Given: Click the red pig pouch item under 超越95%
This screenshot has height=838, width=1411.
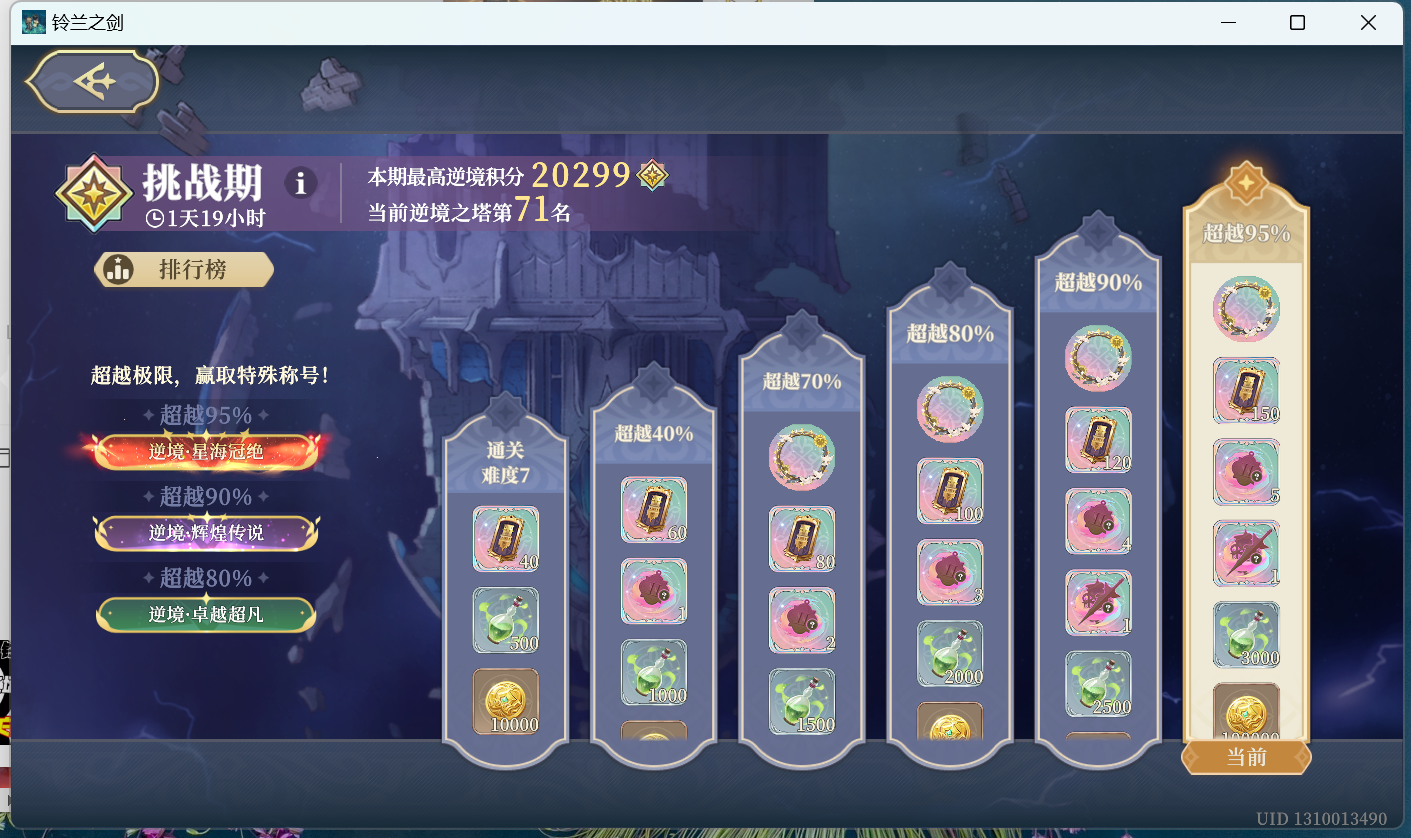Looking at the screenshot, I should click(x=1246, y=471).
